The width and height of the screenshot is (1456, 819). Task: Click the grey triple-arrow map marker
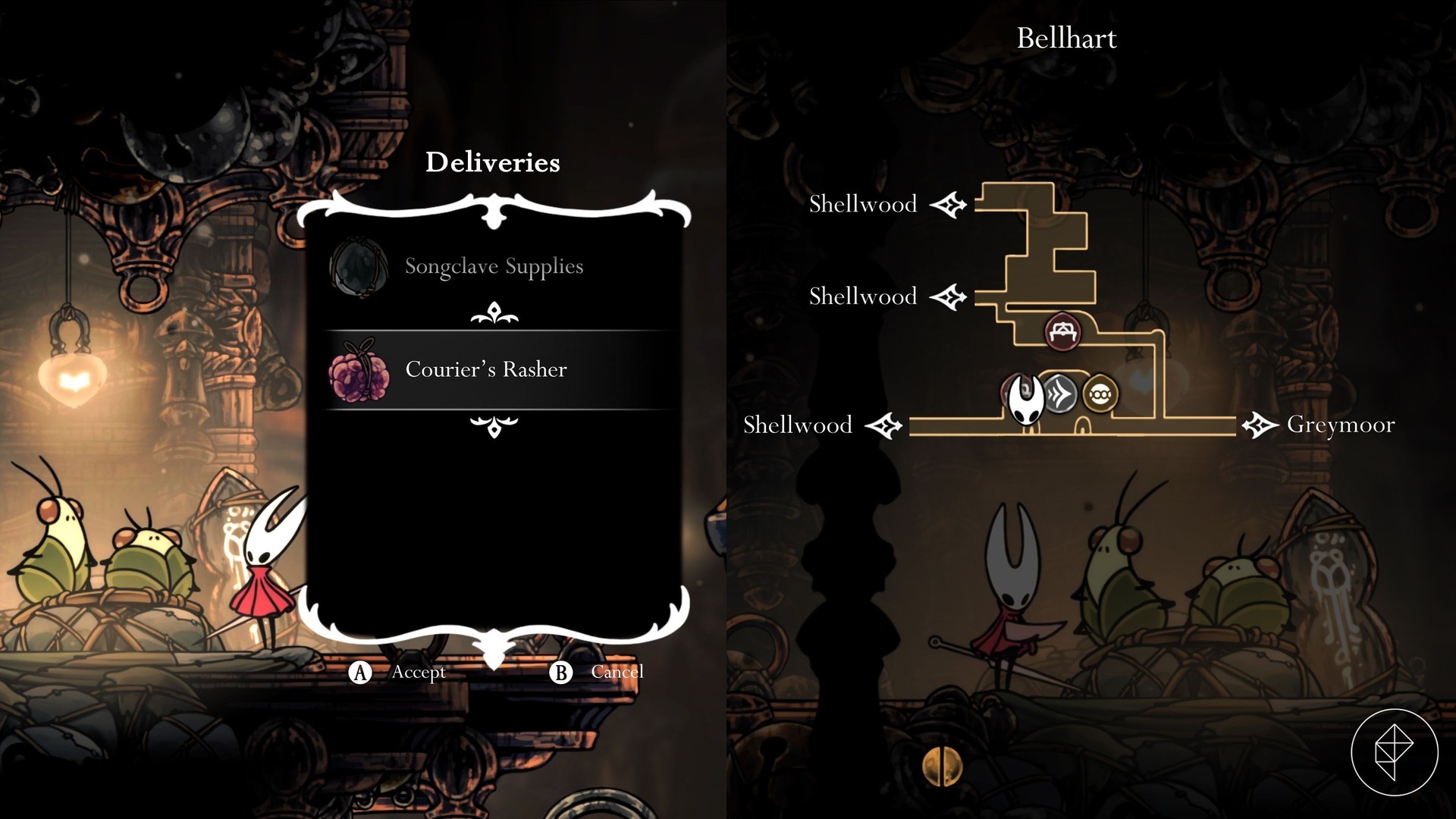tap(1061, 395)
